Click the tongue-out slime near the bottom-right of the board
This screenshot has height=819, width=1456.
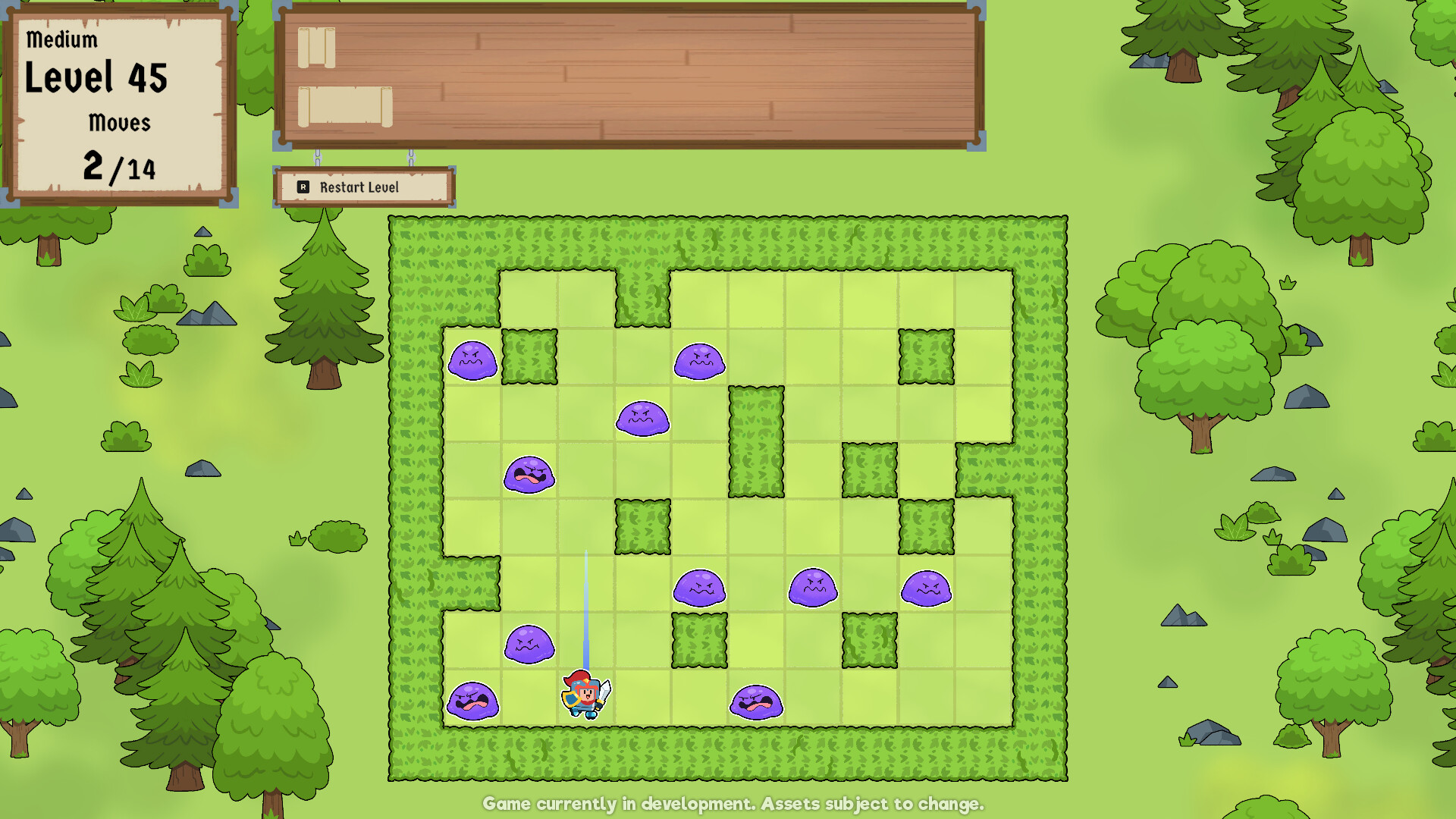[756, 701]
